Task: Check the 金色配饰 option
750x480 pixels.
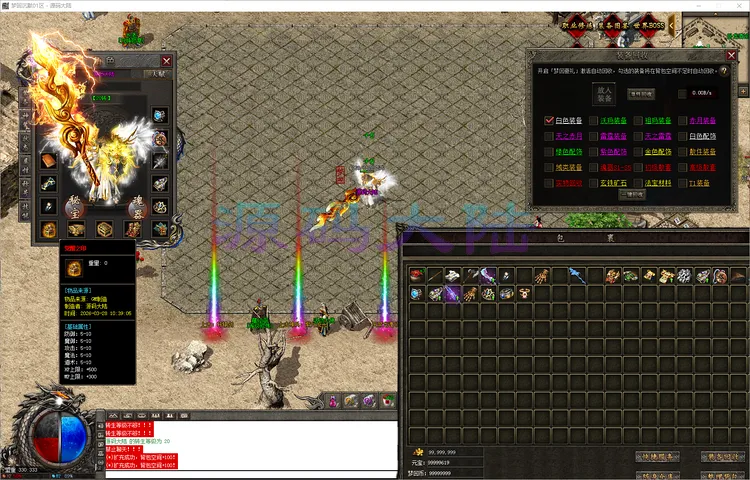Action: point(637,152)
